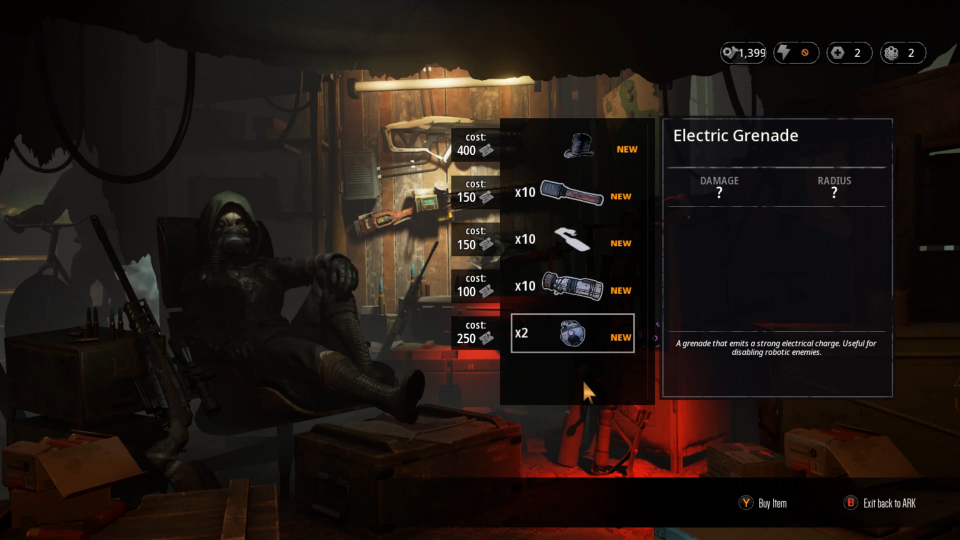Select the x10 canister item costing 100
Screen dimensions: 960x540
click(x=572, y=287)
